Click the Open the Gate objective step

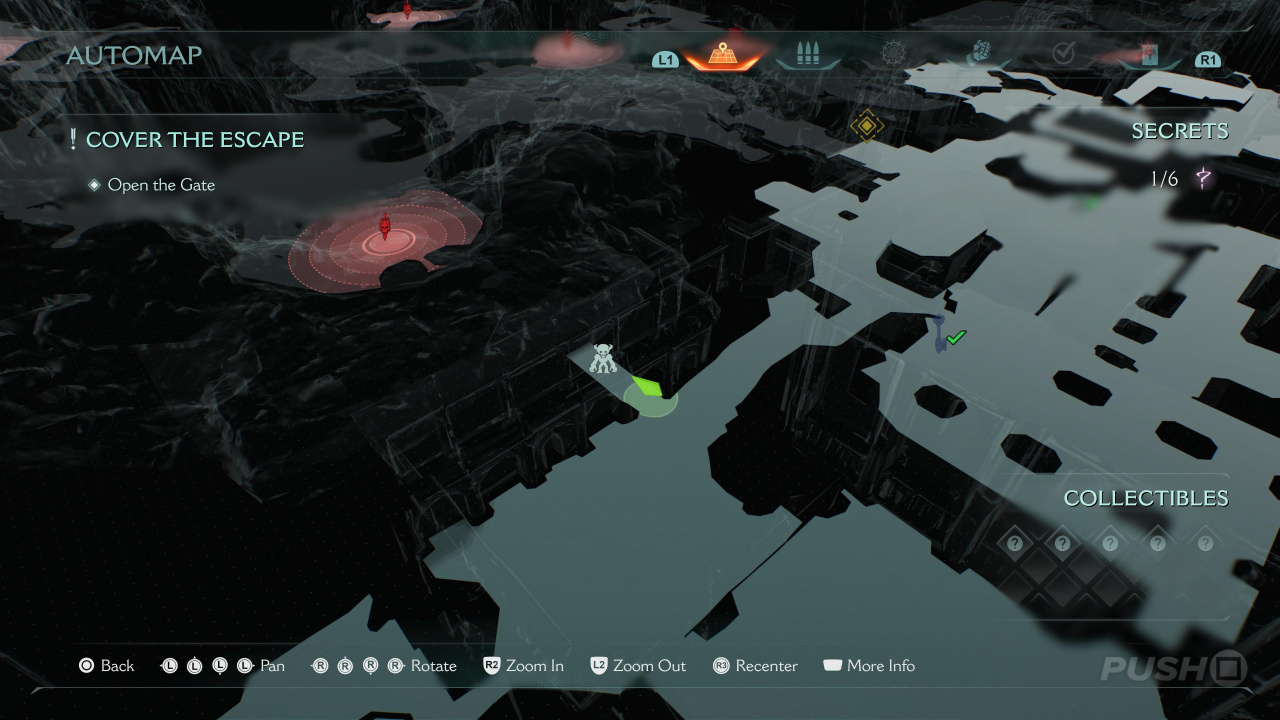coord(161,185)
